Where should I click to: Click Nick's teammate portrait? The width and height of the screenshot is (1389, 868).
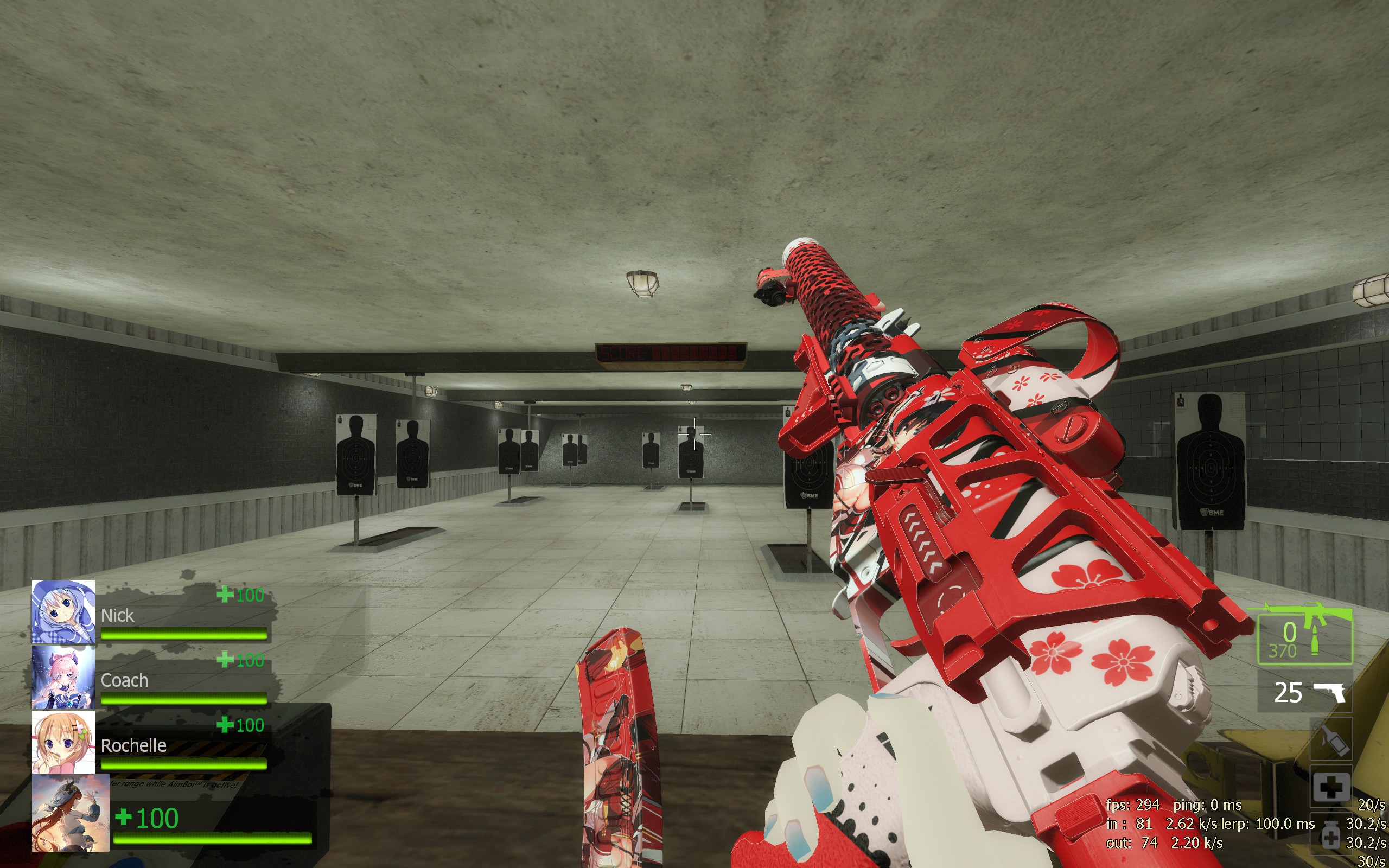click(63, 612)
